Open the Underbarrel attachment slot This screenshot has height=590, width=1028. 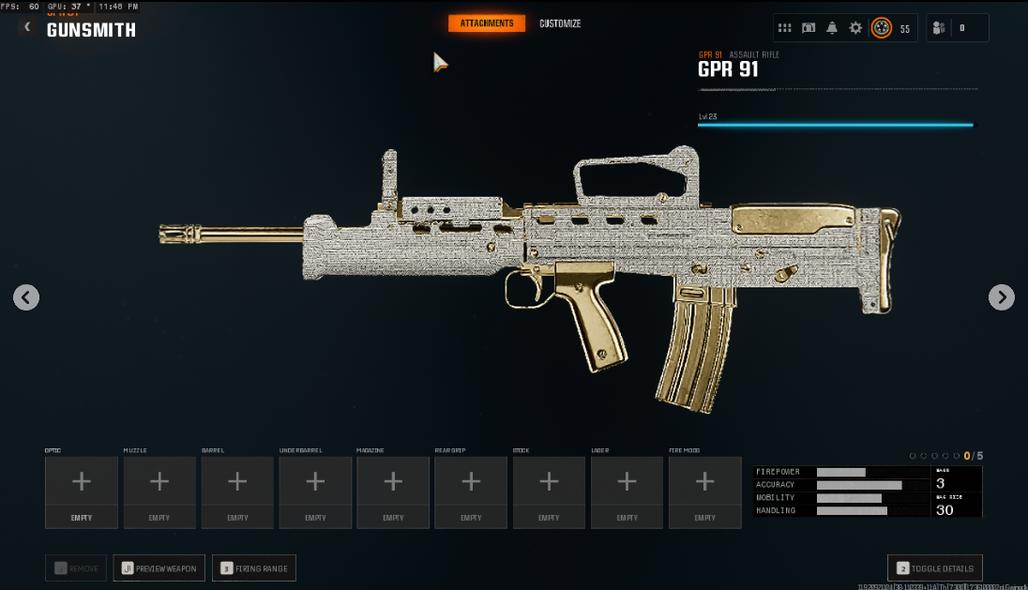(315, 492)
